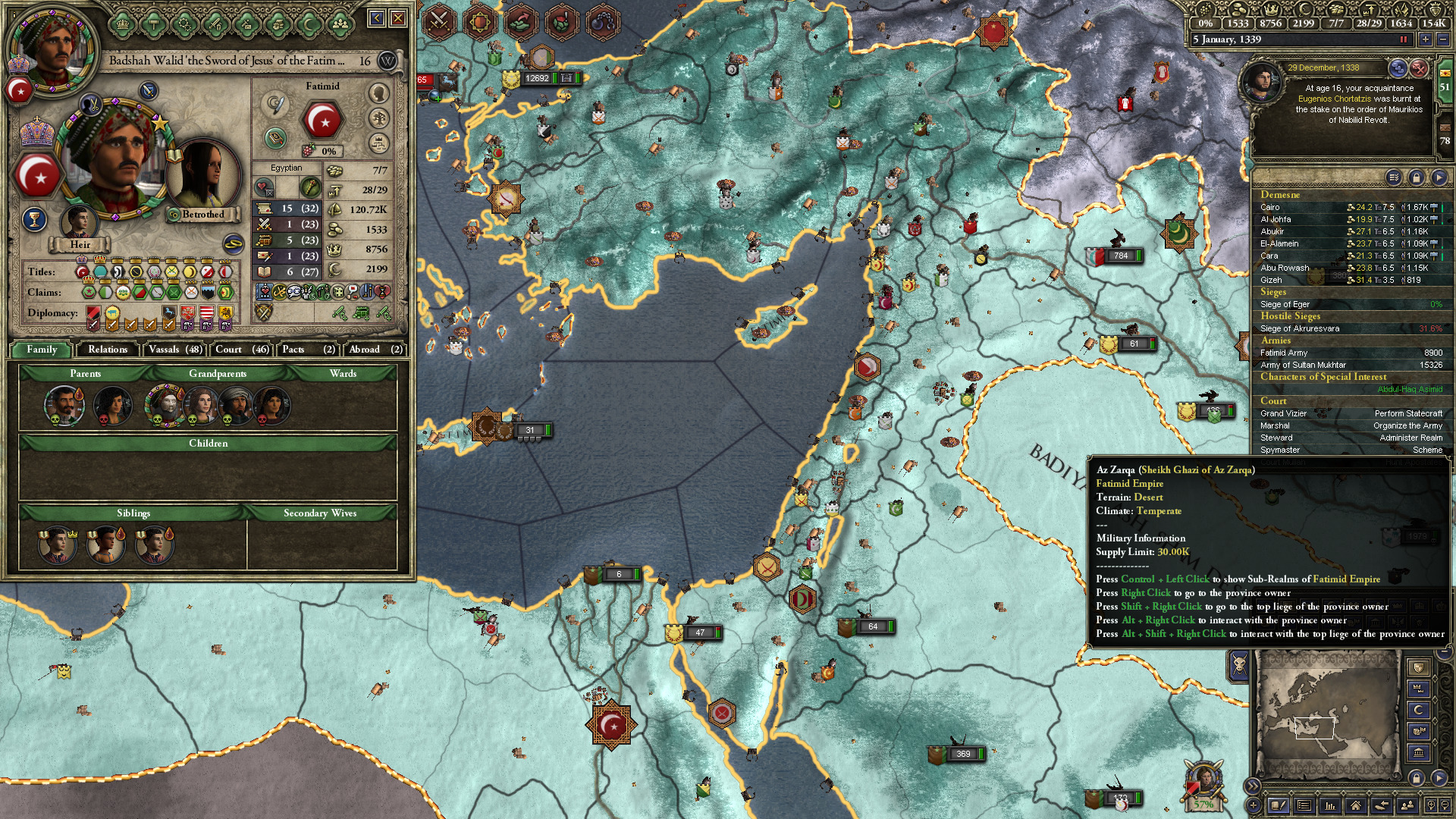Open the Vassals tab
Viewport: 1456px width, 819px height.
(175, 350)
